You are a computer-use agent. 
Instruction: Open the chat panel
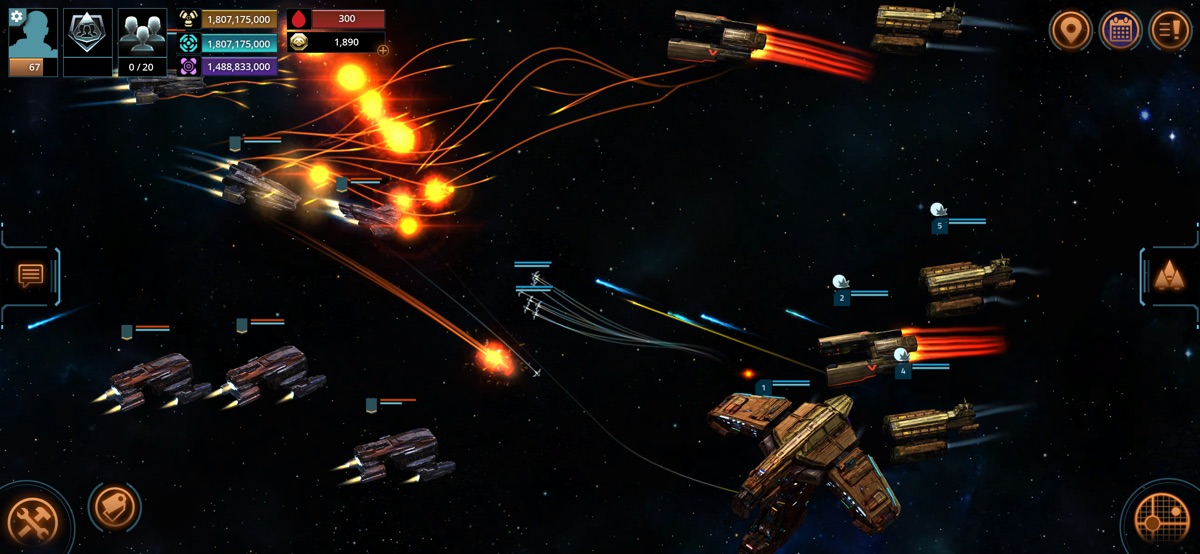(31, 275)
